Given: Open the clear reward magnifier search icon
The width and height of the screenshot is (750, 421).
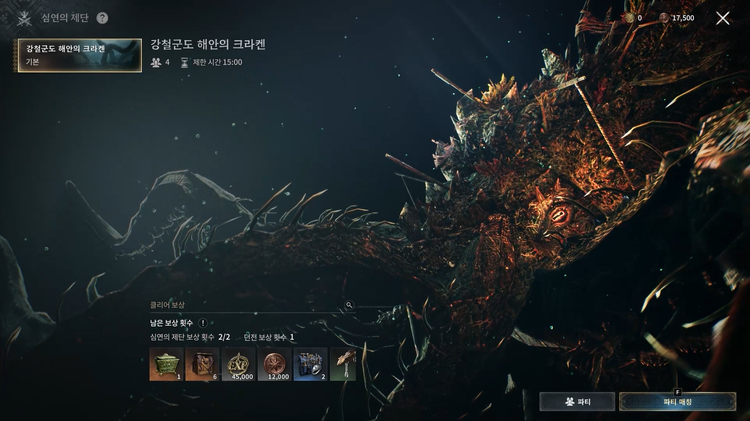Looking at the screenshot, I should tap(349, 304).
